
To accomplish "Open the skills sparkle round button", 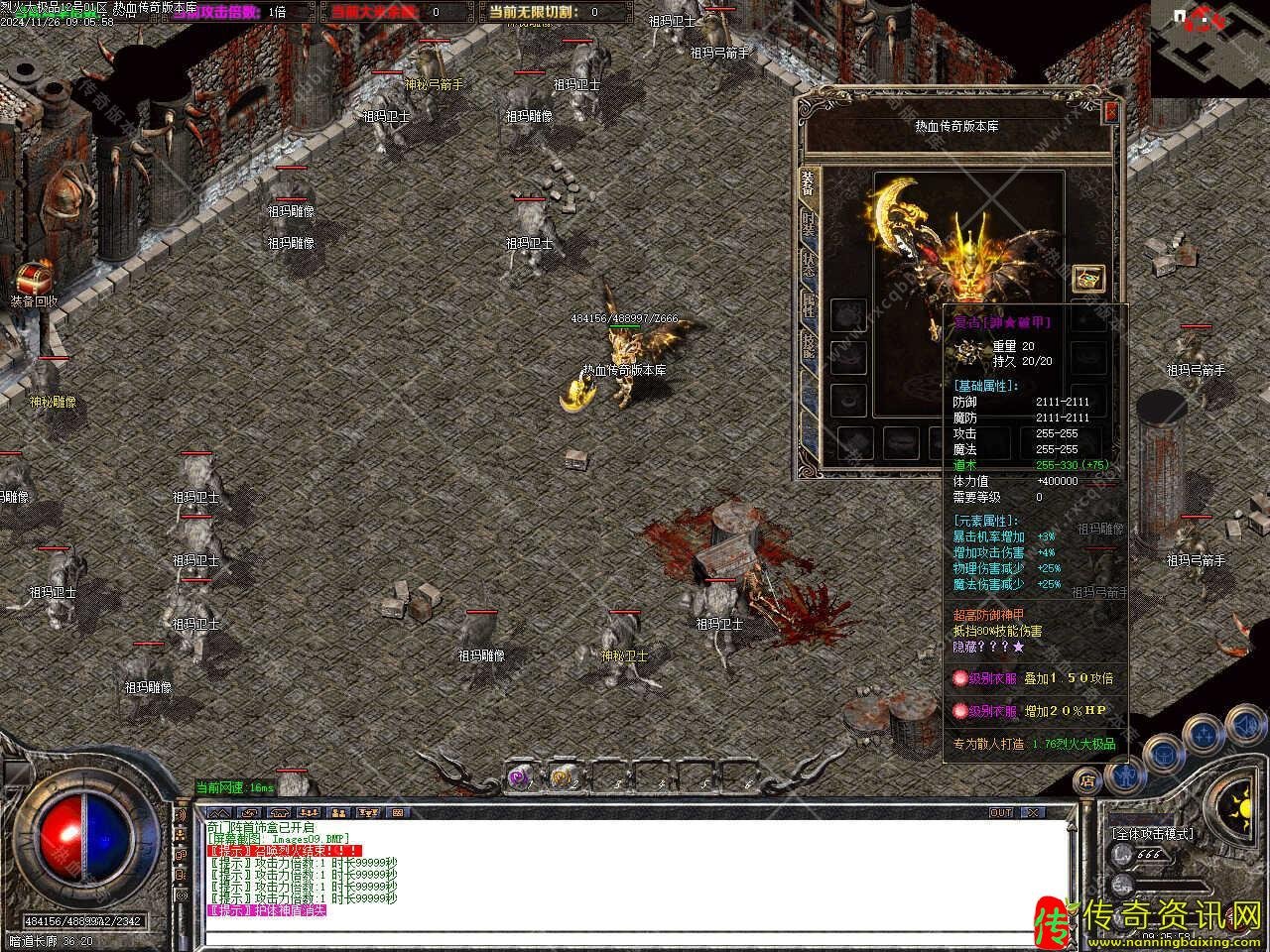I will [1204, 734].
